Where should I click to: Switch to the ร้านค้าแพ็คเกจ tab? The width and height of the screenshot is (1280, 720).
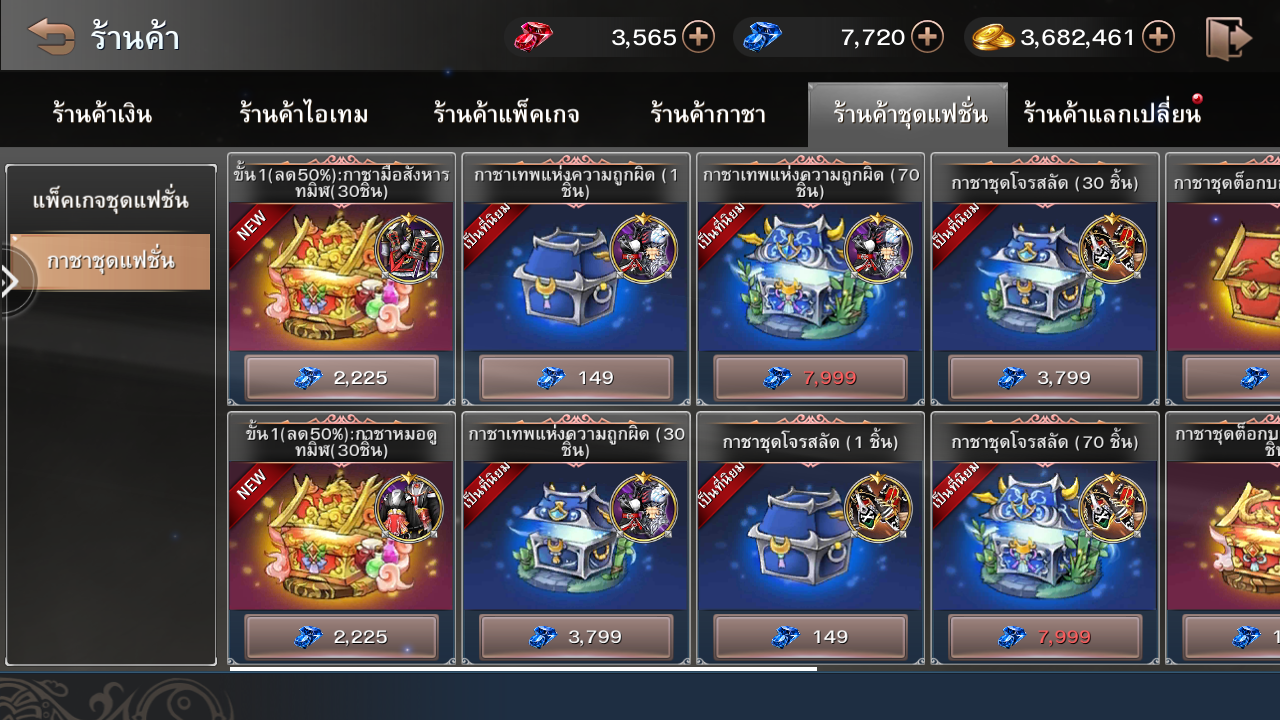(506, 115)
